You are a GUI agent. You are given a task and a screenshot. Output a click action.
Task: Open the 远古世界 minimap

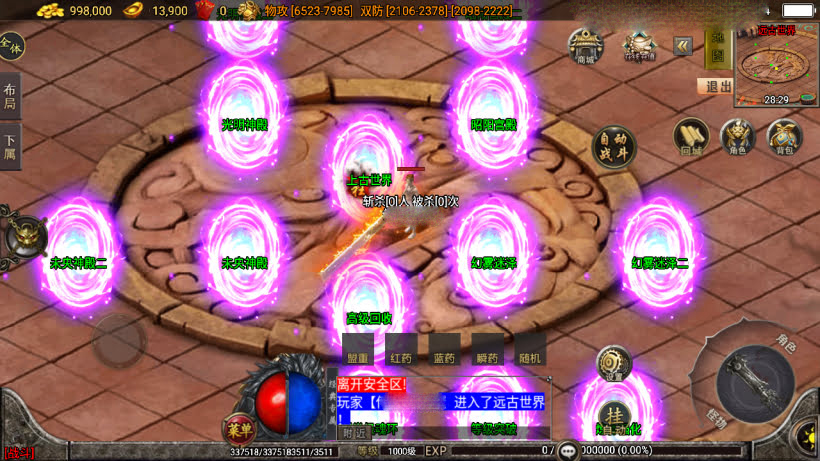[x=775, y=64]
